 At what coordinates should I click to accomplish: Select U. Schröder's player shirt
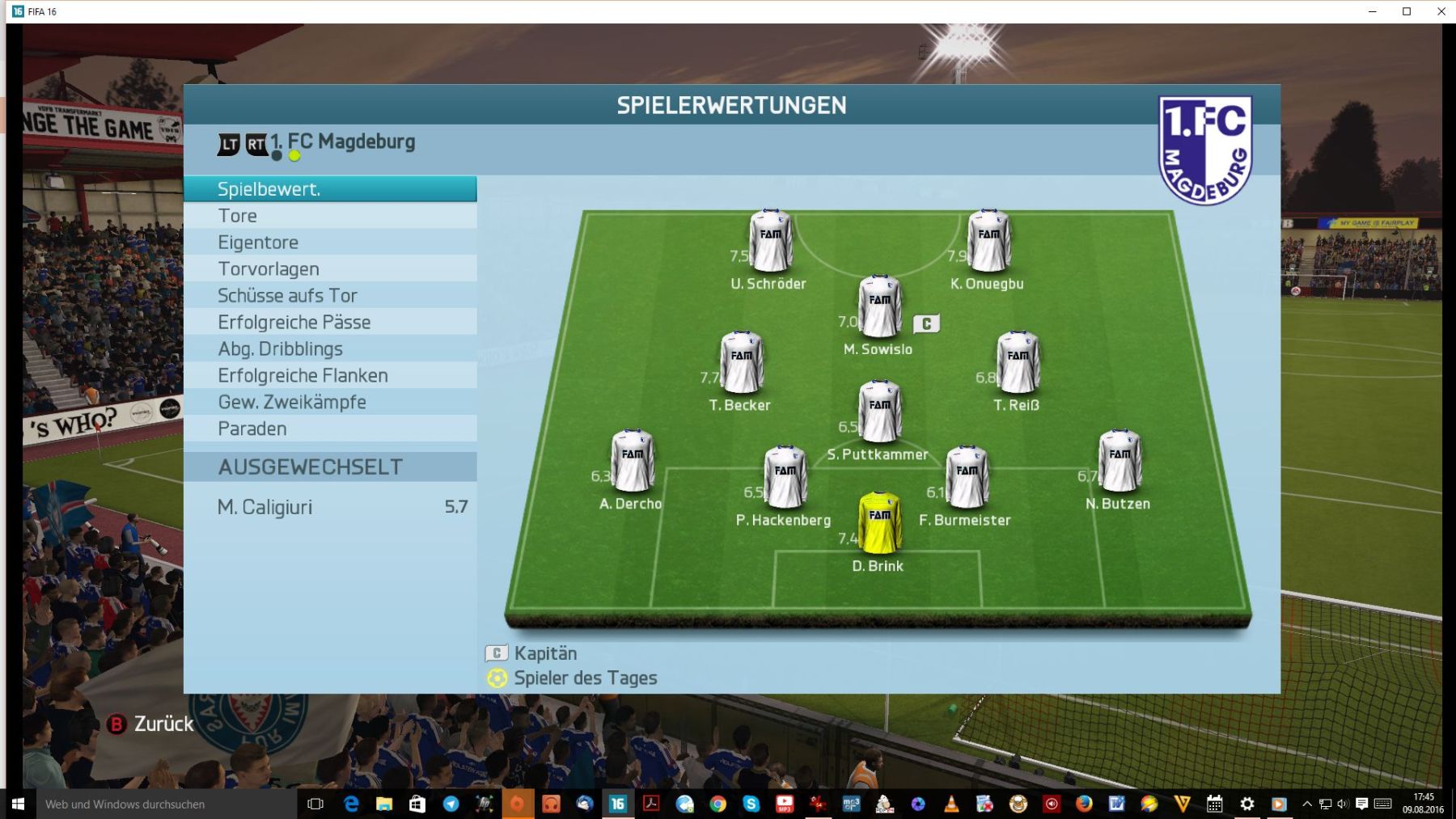pyautogui.click(x=770, y=240)
